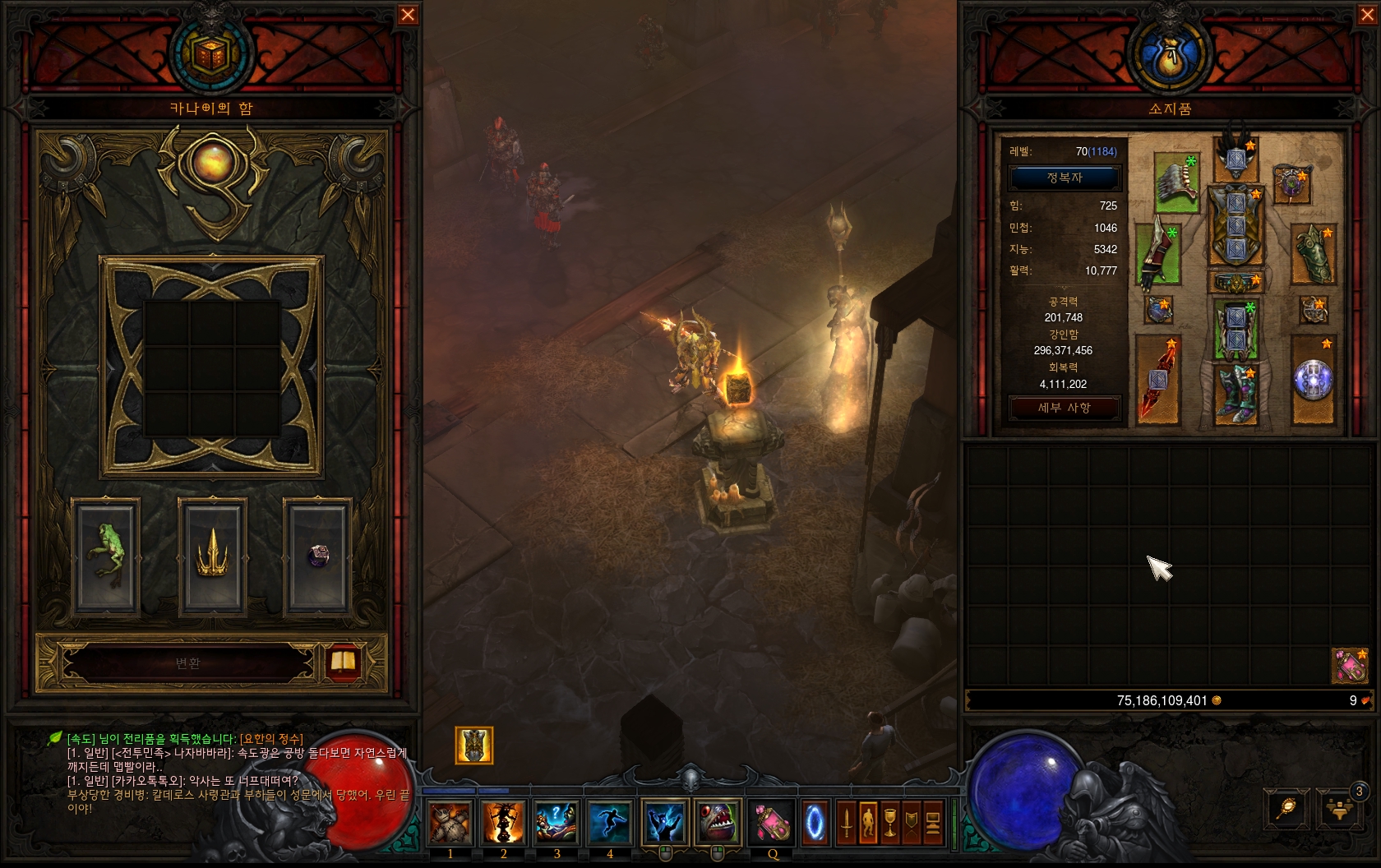
Task: Open the cube recipe book
Action: click(x=343, y=663)
